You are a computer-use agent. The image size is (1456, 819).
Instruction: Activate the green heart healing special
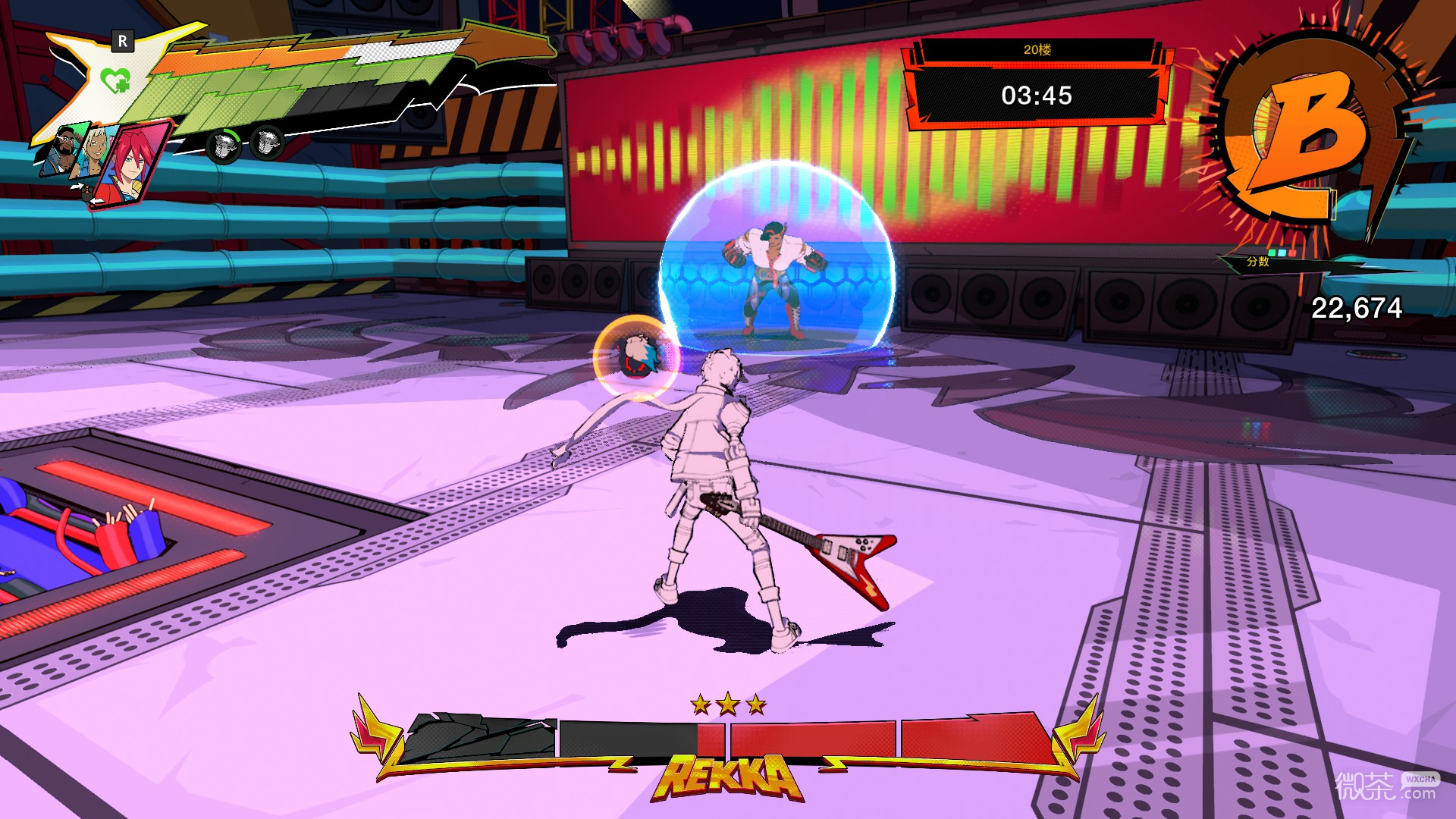[115, 80]
